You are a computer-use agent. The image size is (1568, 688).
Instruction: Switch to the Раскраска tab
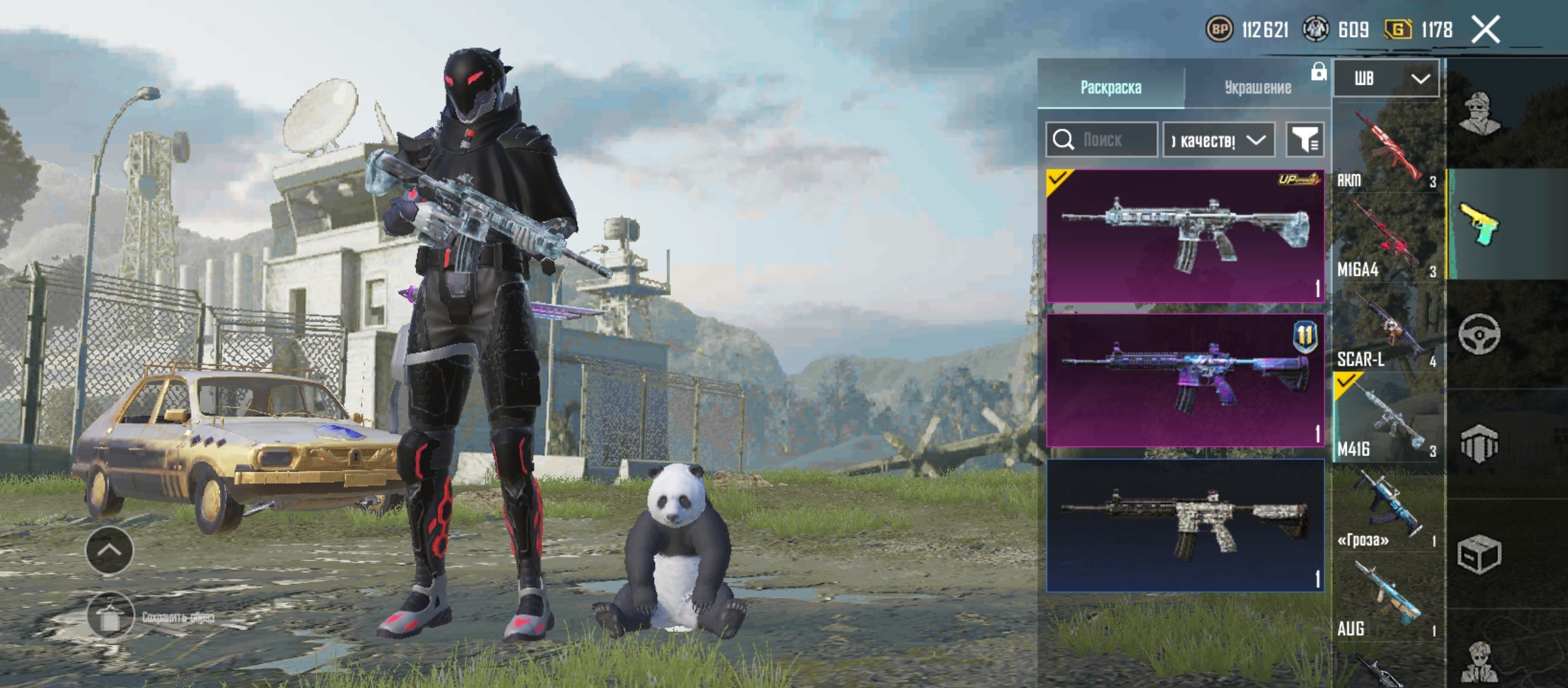pyautogui.click(x=1110, y=87)
